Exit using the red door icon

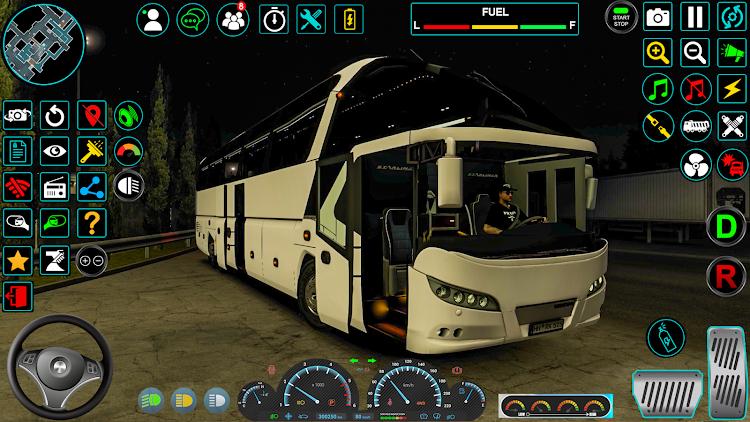[x=17, y=296]
